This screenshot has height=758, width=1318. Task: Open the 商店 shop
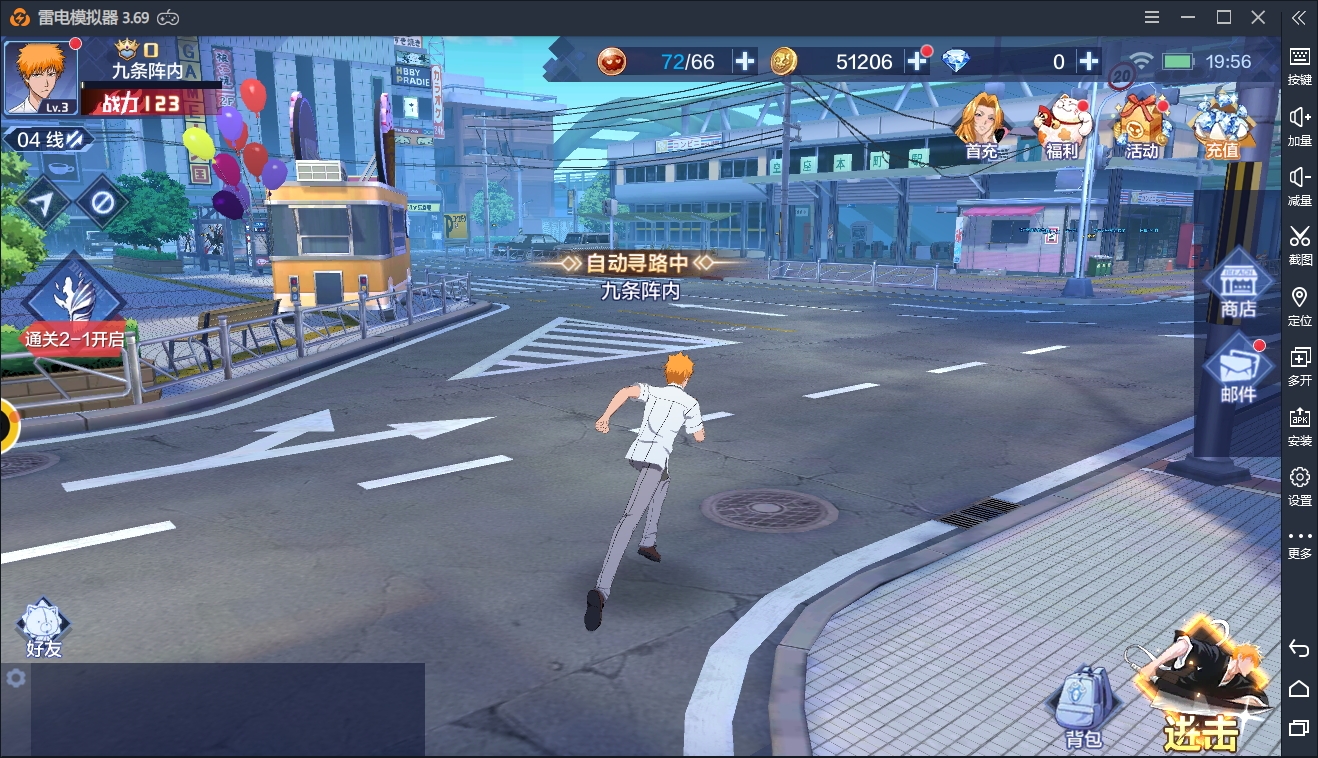click(x=1238, y=285)
